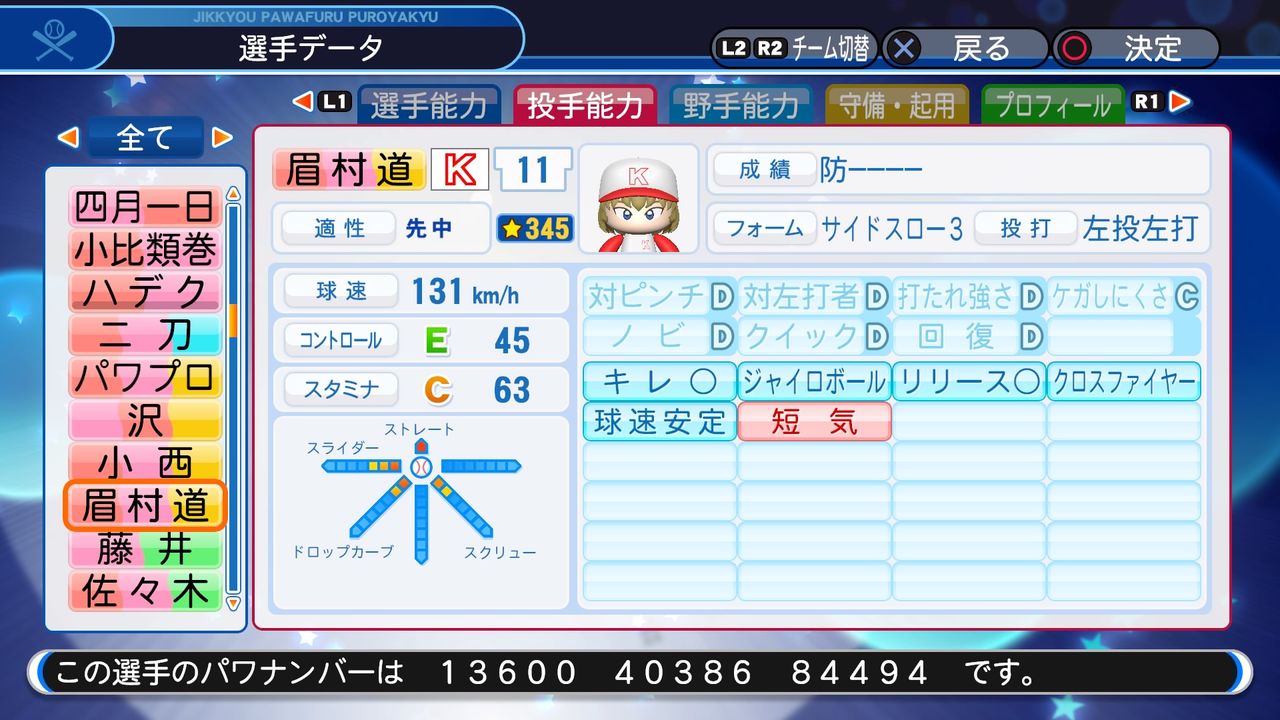Switch to the 野手能力 tab
This screenshot has width=1280, height=720.
click(742, 102)
